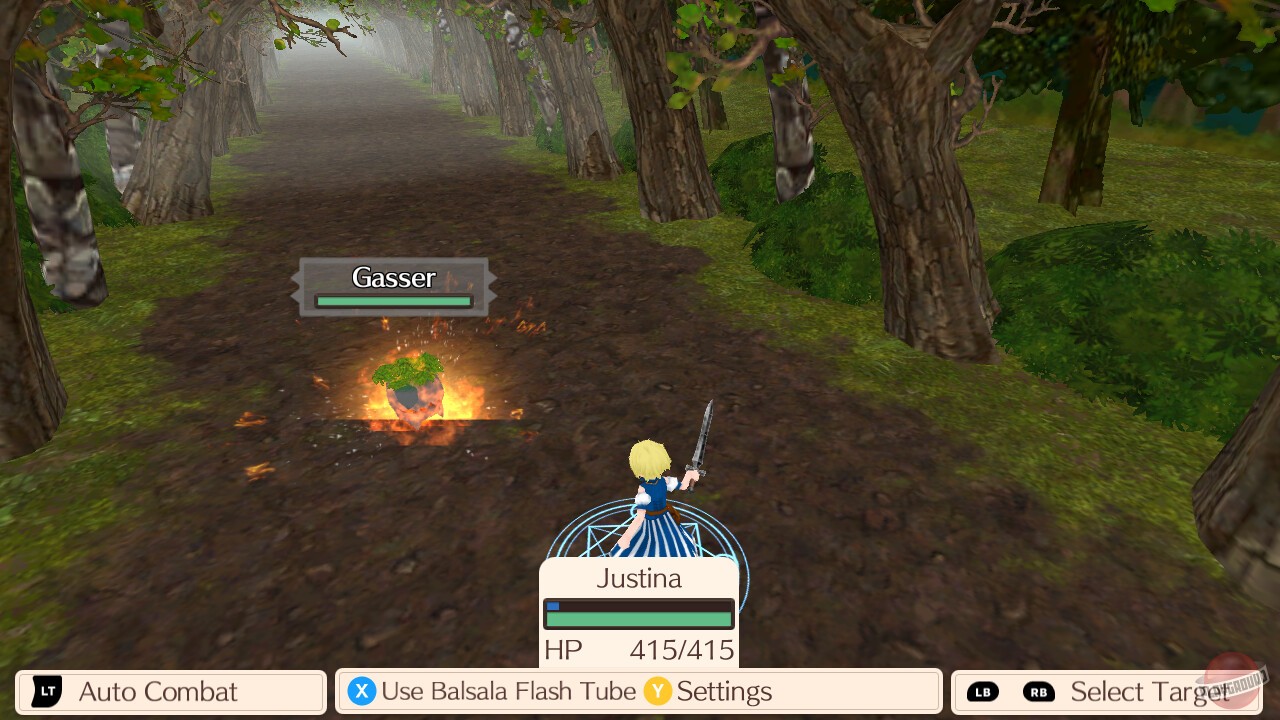Expand Justina's status panel
Image resolution: width=1280 pixels, height=720 pixels.
[x=638, y=610]
